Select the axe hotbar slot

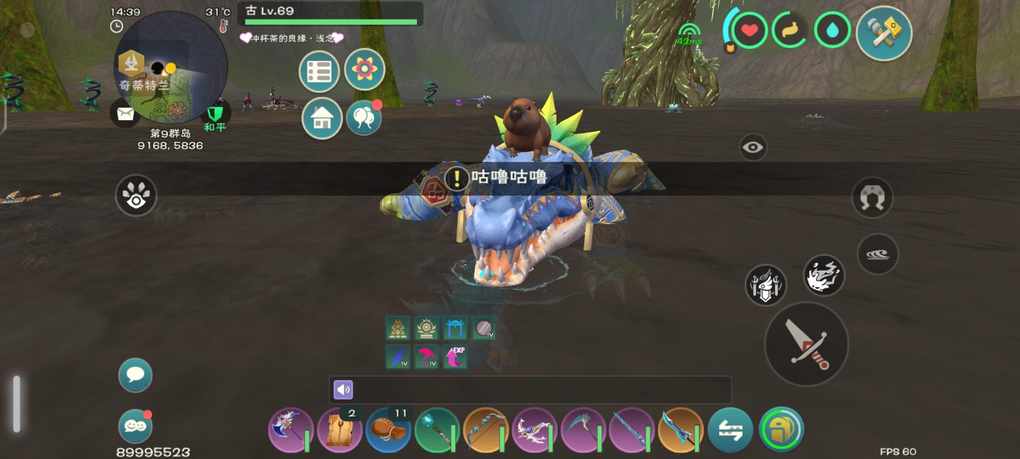click(x=290, y=430)
